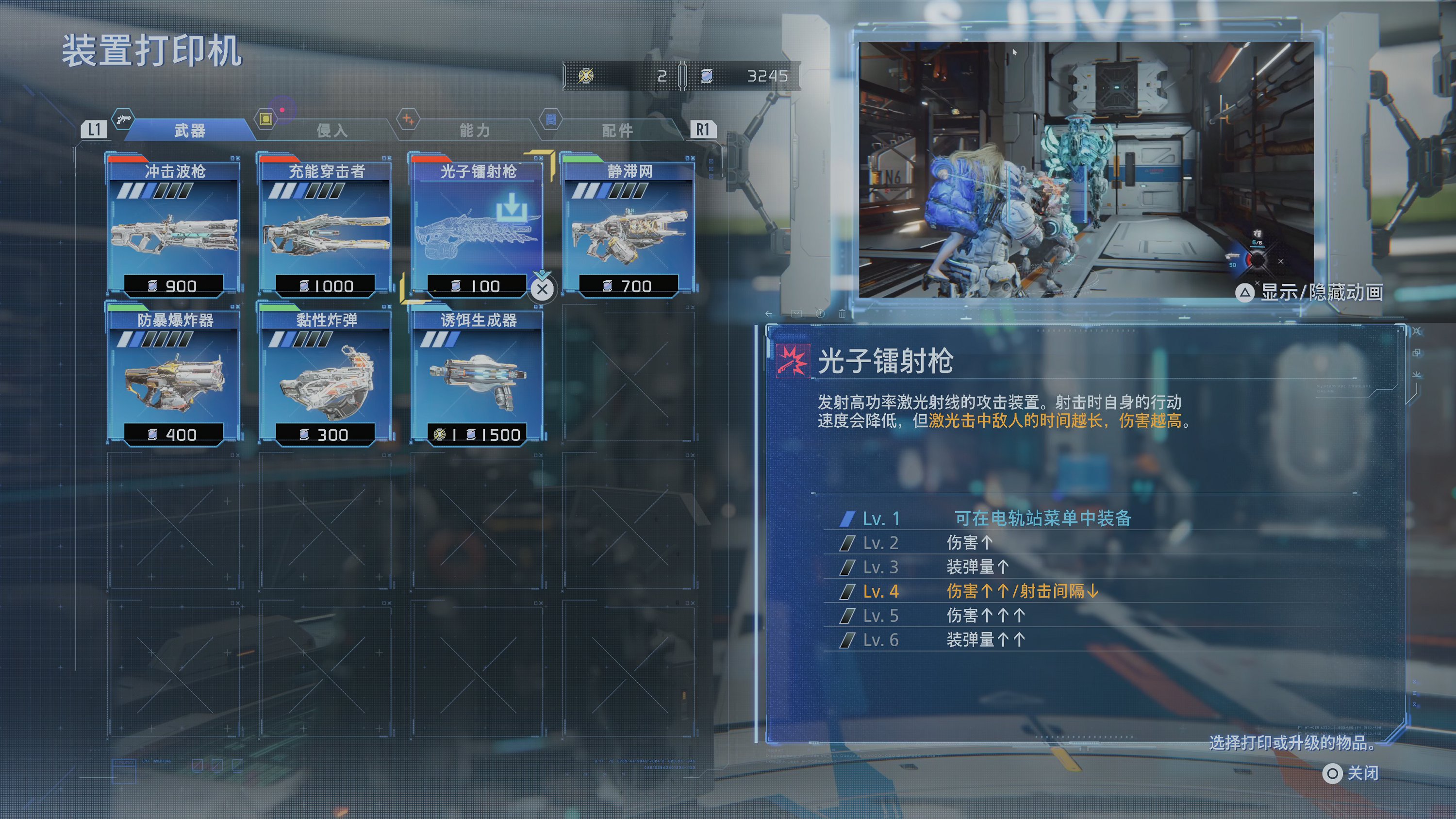The width and height of the screenshot is (1456, 819).
Task: Switch to the 武器 weapons tab
Action: [x=189, y=131]
